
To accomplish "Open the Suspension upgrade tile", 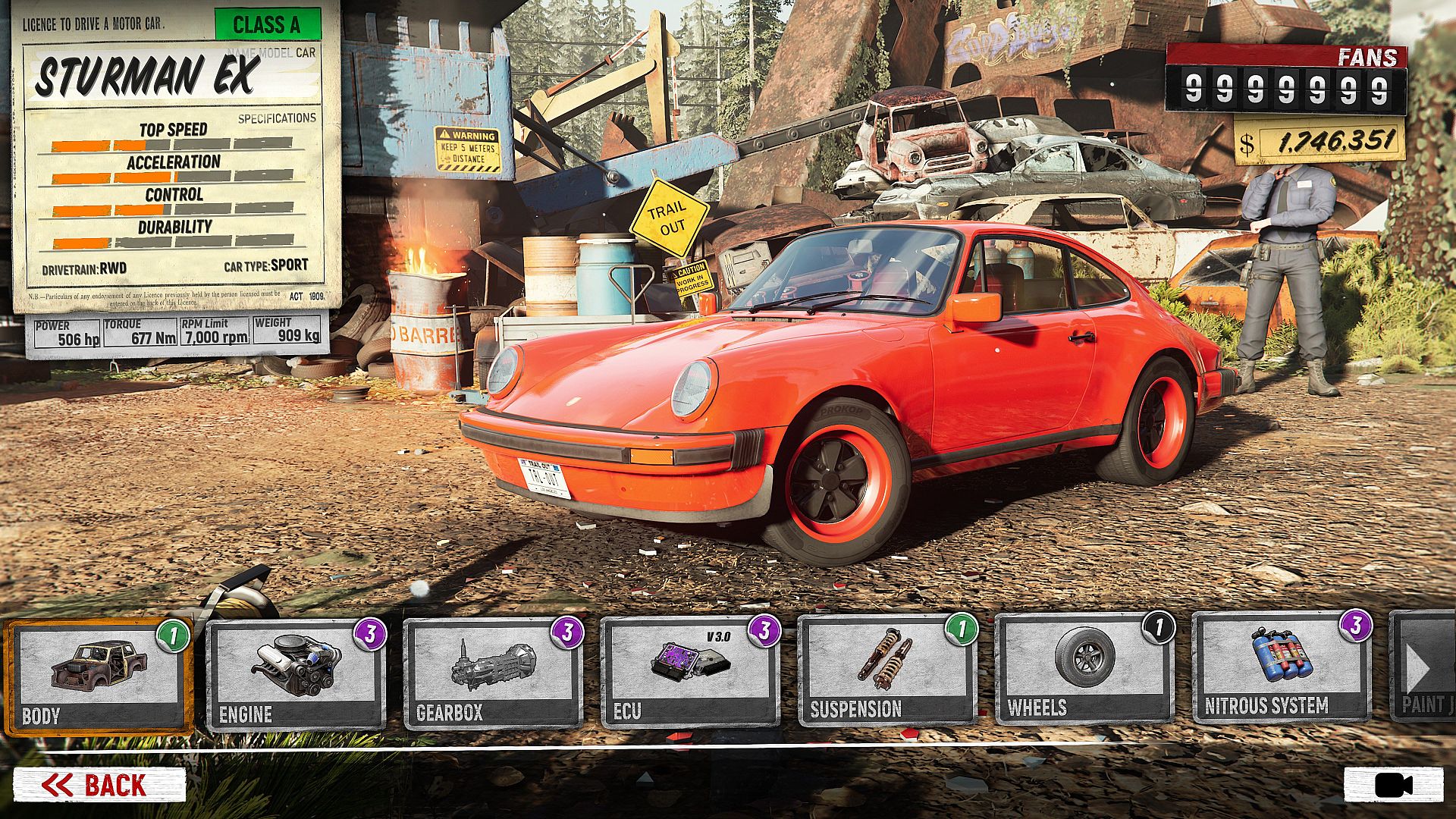I will (x=887, y=670).
